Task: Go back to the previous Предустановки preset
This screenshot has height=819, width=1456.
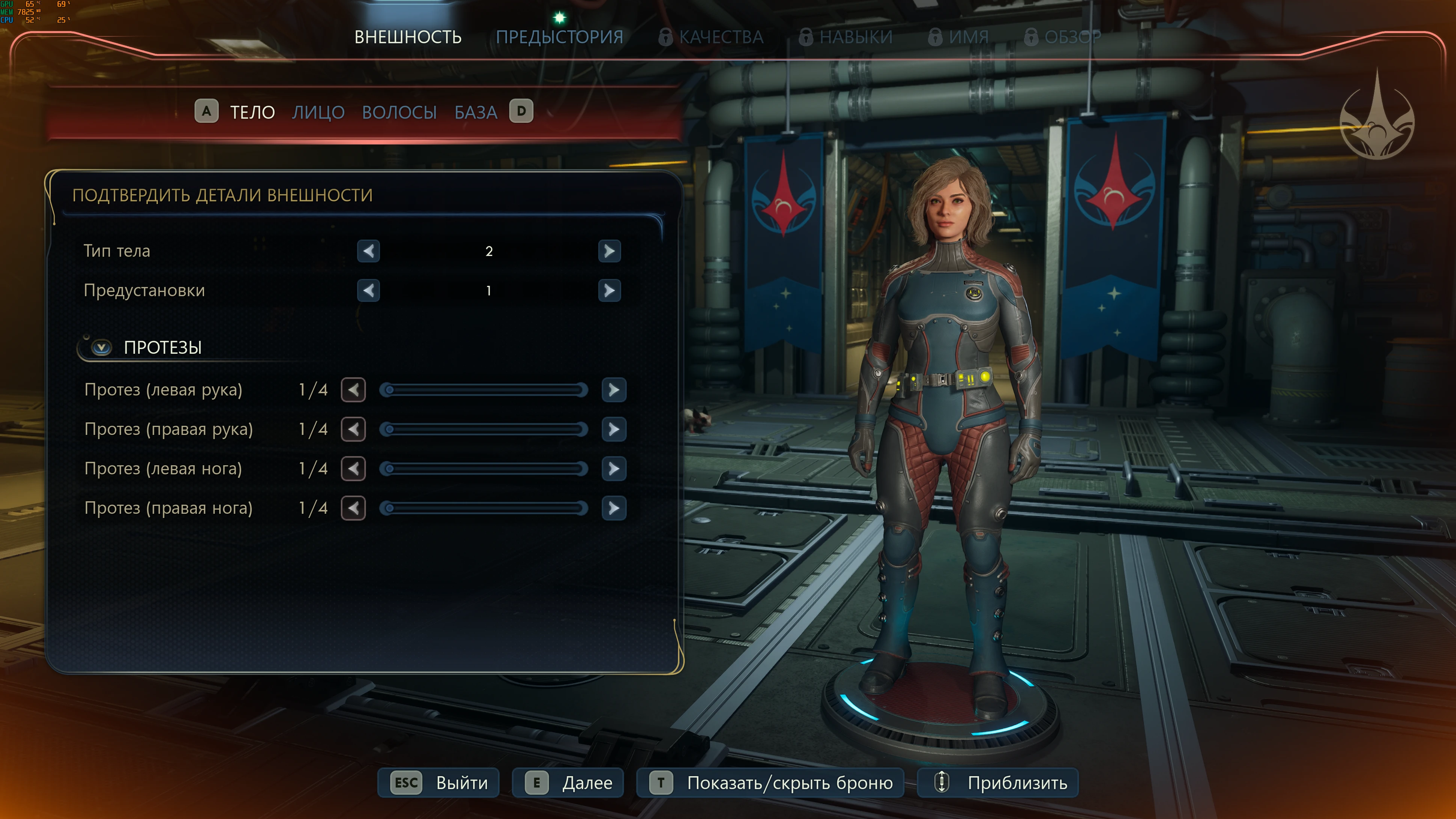Action: 369,291
